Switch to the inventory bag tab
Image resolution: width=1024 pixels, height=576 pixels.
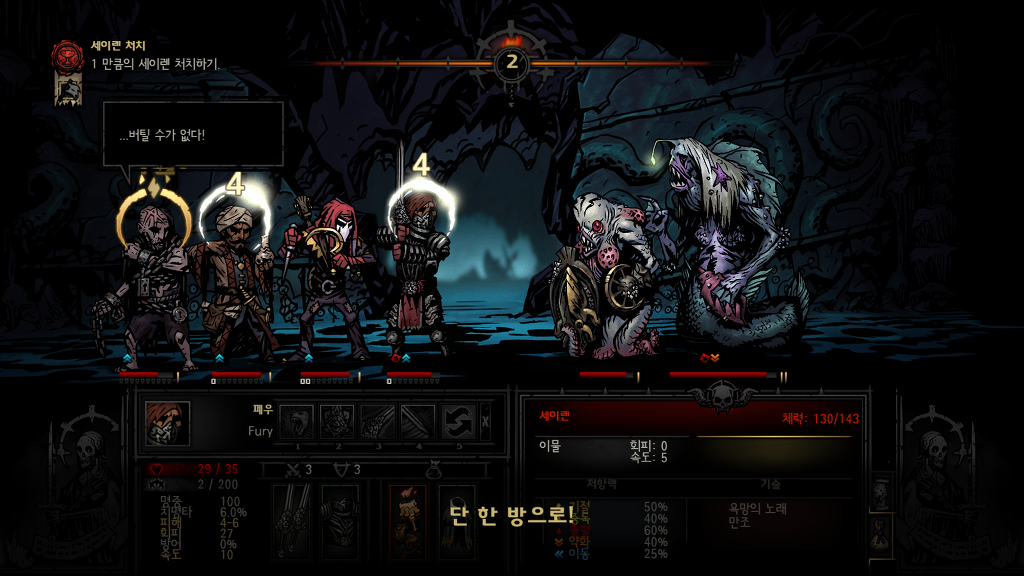pyautogui.click(x=880, y=535)
